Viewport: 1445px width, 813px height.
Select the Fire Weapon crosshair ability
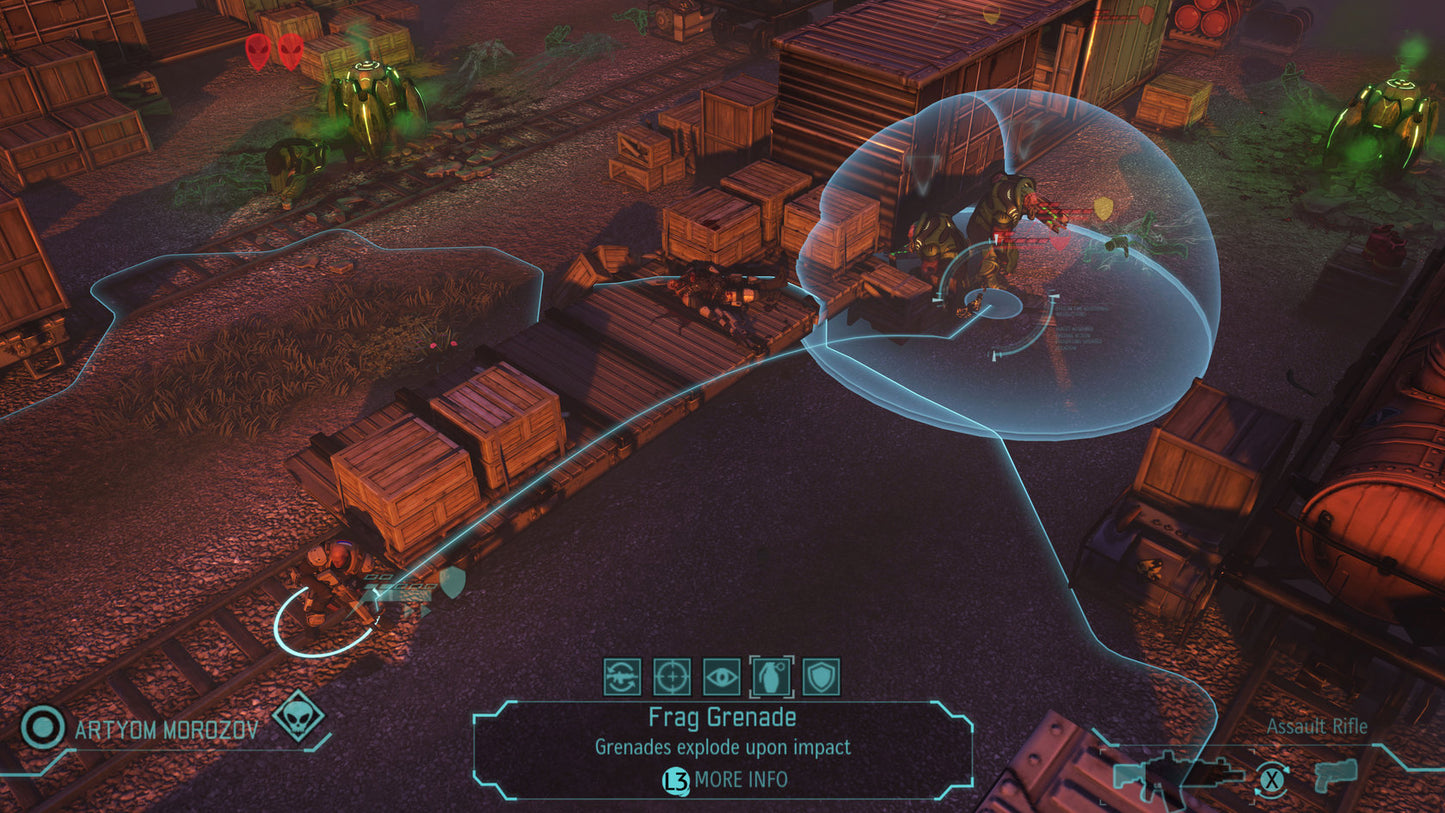(672, 677)
